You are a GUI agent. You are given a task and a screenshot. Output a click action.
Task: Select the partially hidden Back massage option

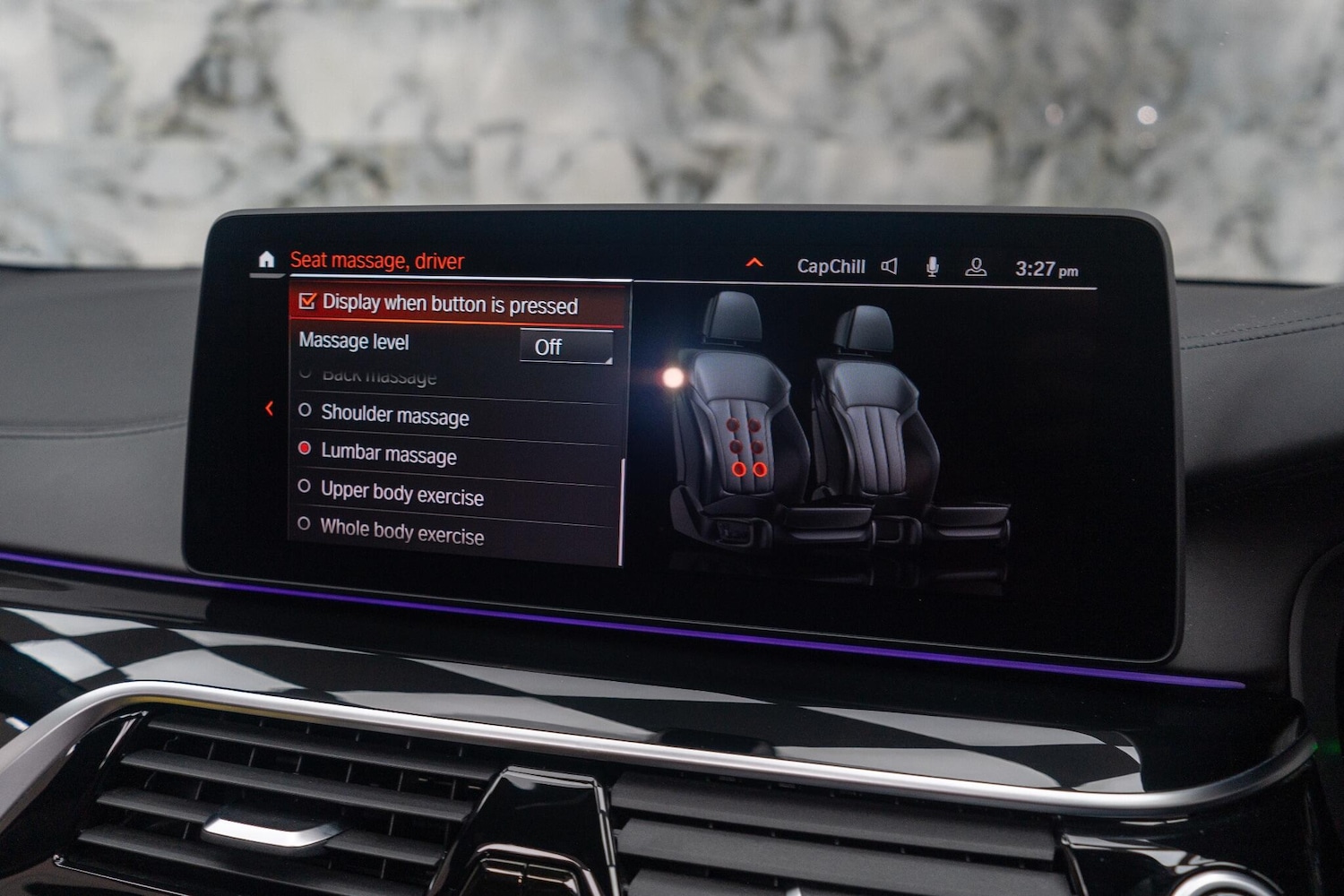click(378, 377)
